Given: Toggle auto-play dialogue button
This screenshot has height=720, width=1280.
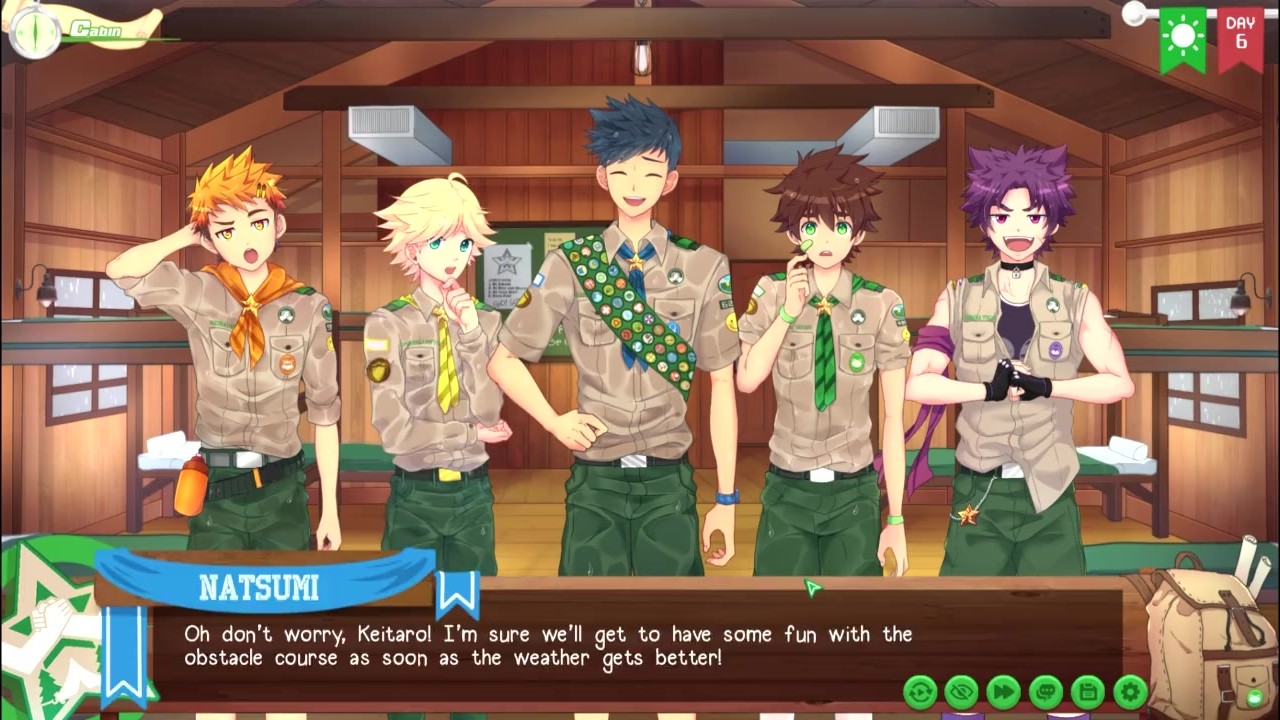Looking at the screenshot, I should point(920,691).
